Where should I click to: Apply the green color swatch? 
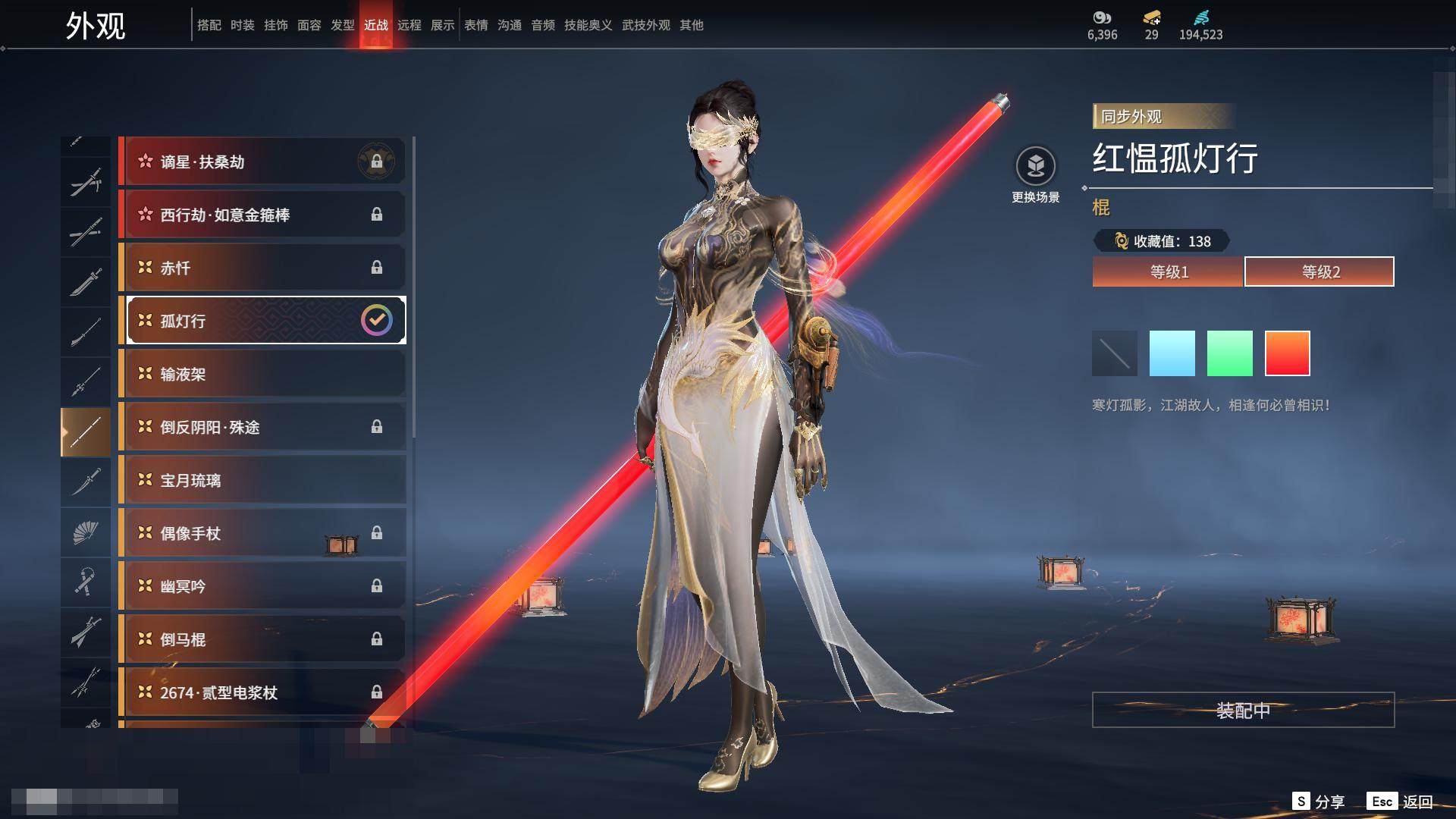[x=1229, y=353]
